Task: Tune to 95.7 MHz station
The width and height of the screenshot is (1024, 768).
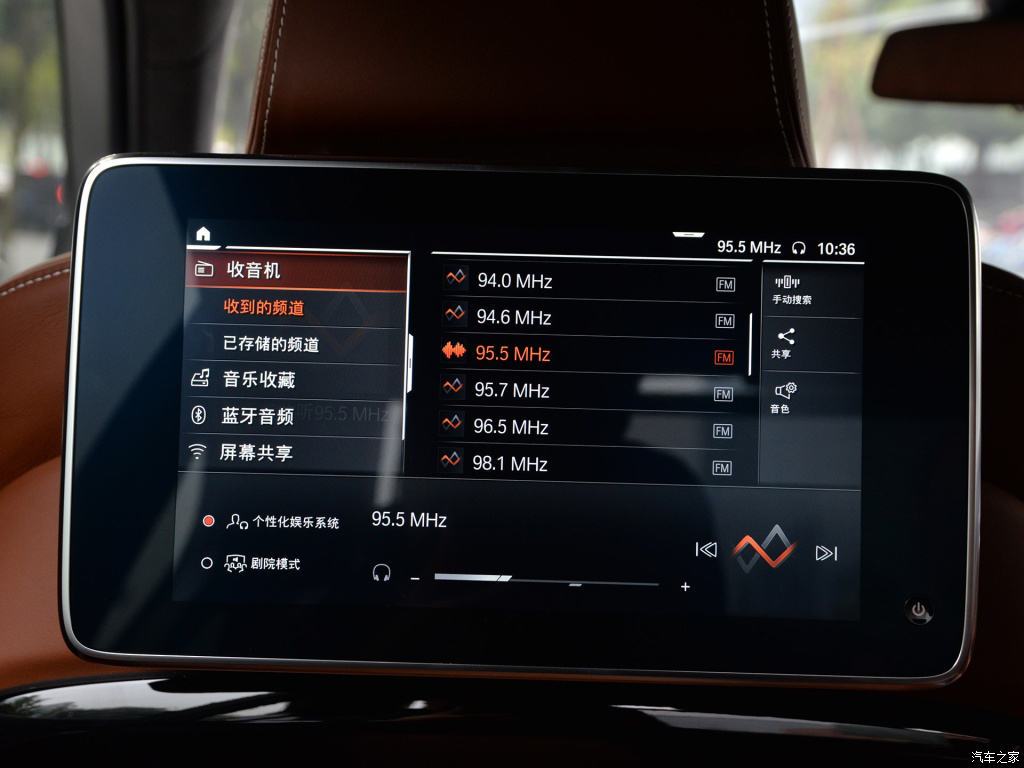Action: (588, 390)
